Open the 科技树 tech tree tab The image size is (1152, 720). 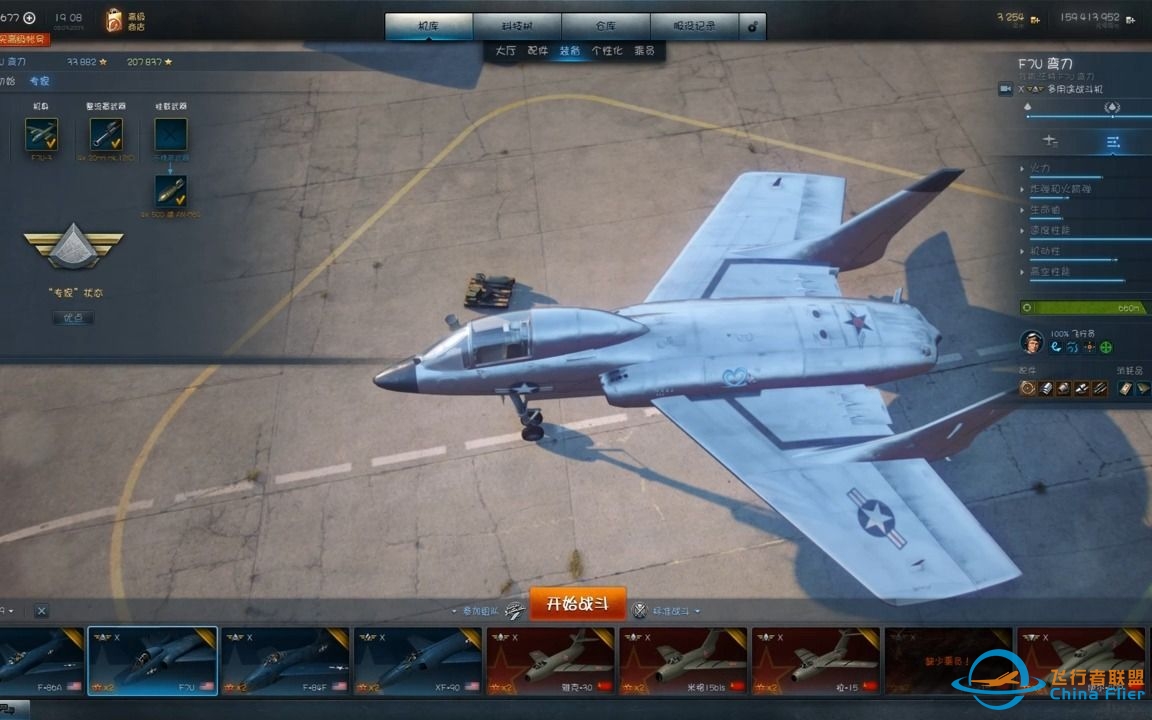click(517, 26)
